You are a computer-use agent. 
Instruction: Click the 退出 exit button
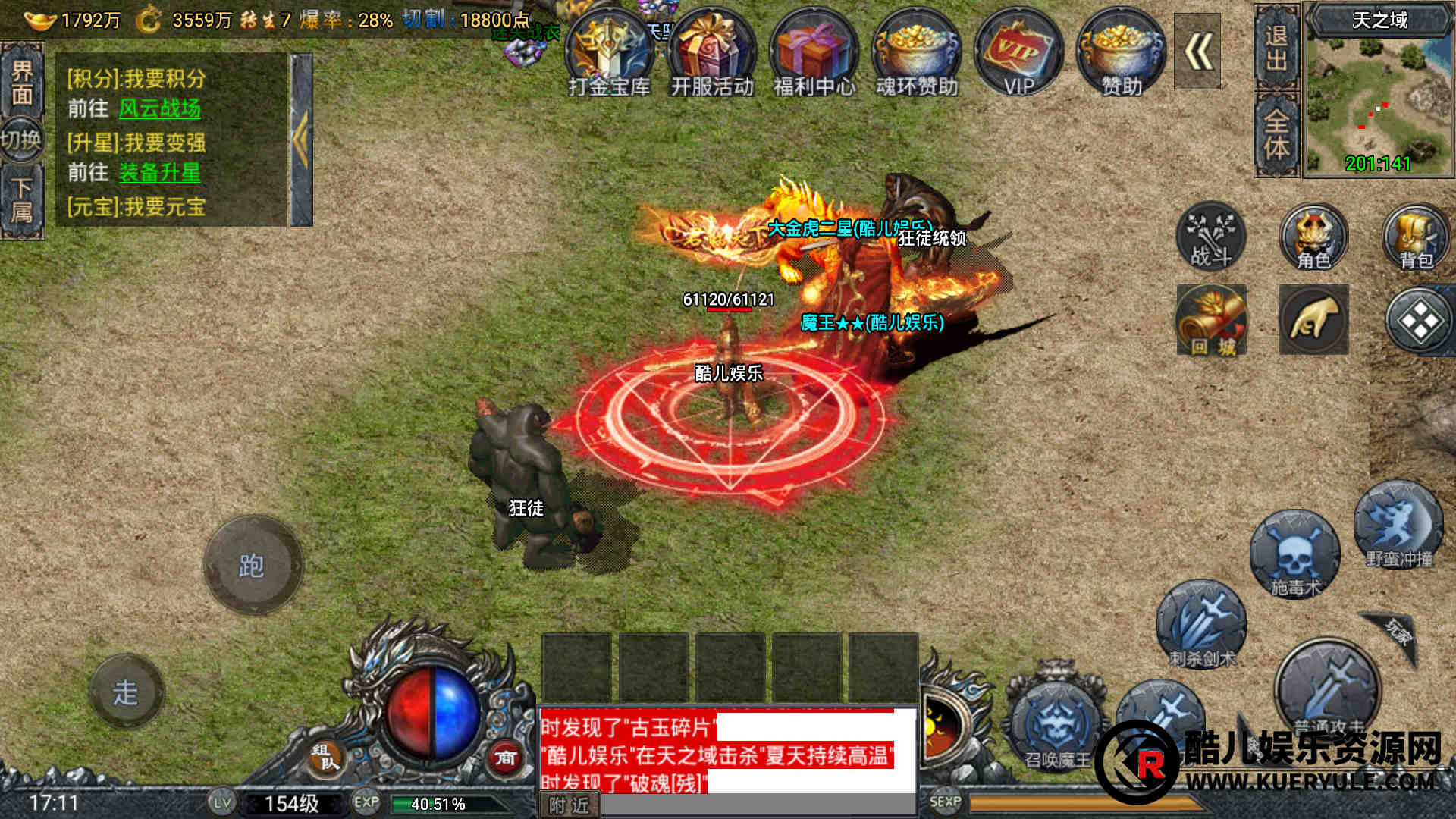(1276, 48)
